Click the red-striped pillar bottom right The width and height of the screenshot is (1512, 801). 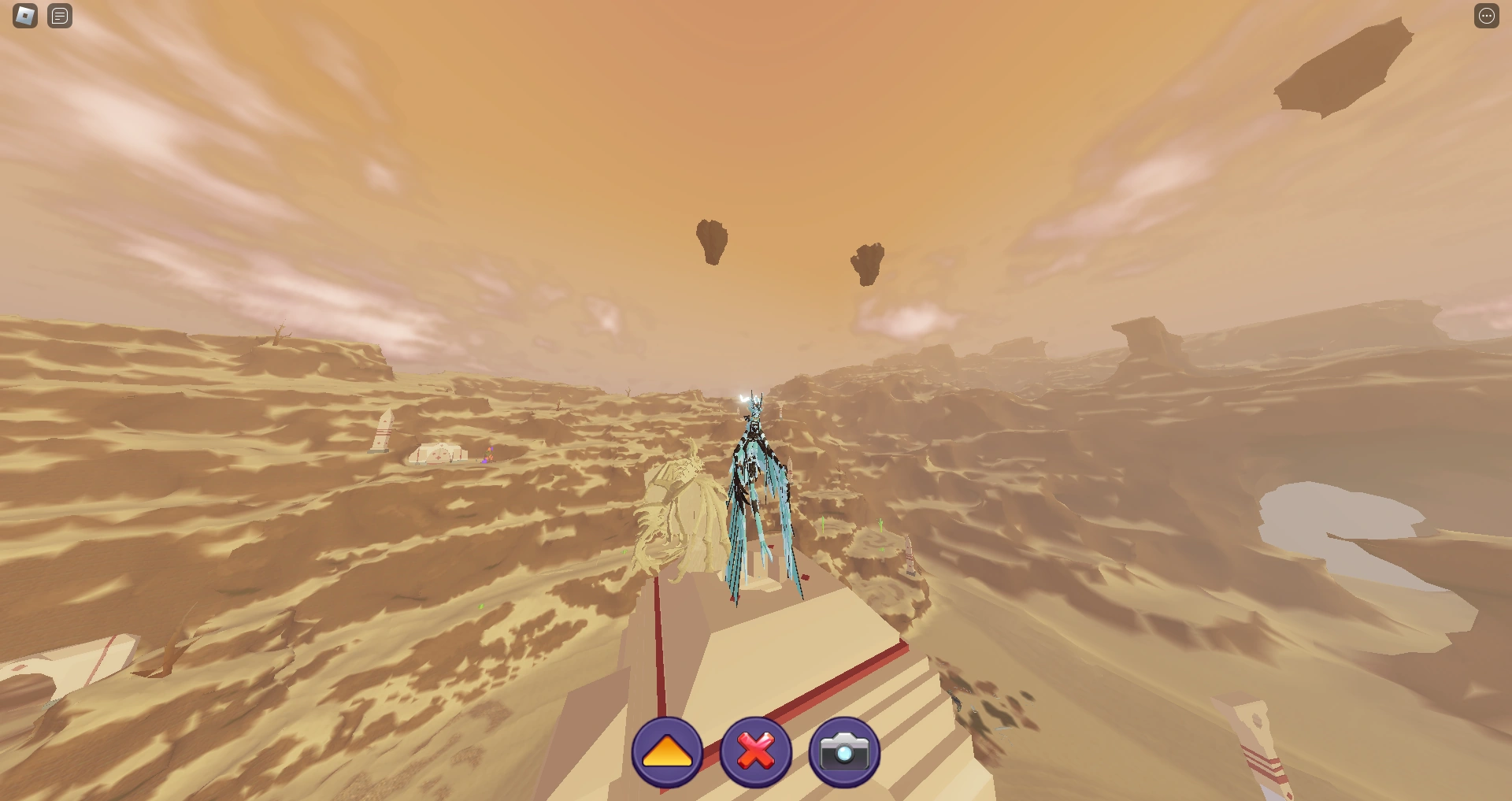(1260, 748)
